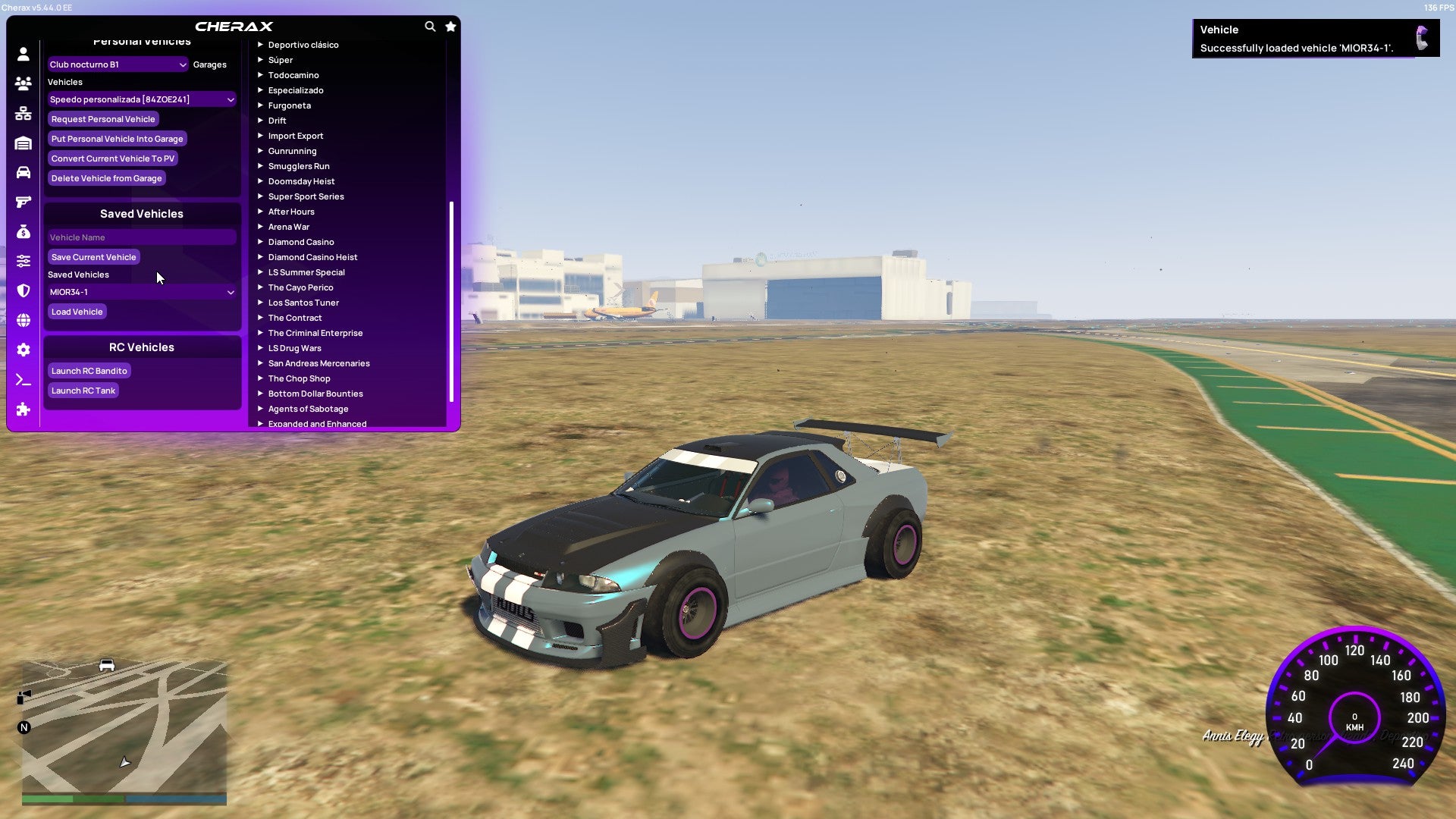Viewport: 1456px width, 819px height.
Task: Open the Network icon in the sidebar
Action: tap(23, 114)
